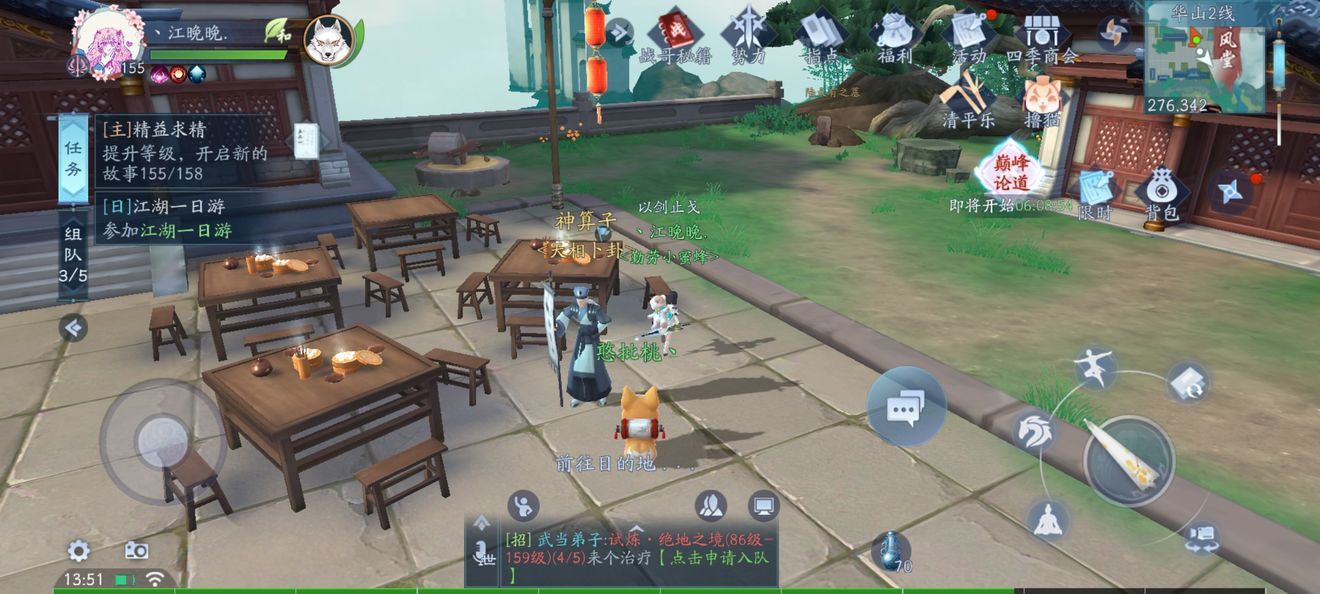Select the 任务 quest tab
1320x594 pixels.
tap(73, 158)
